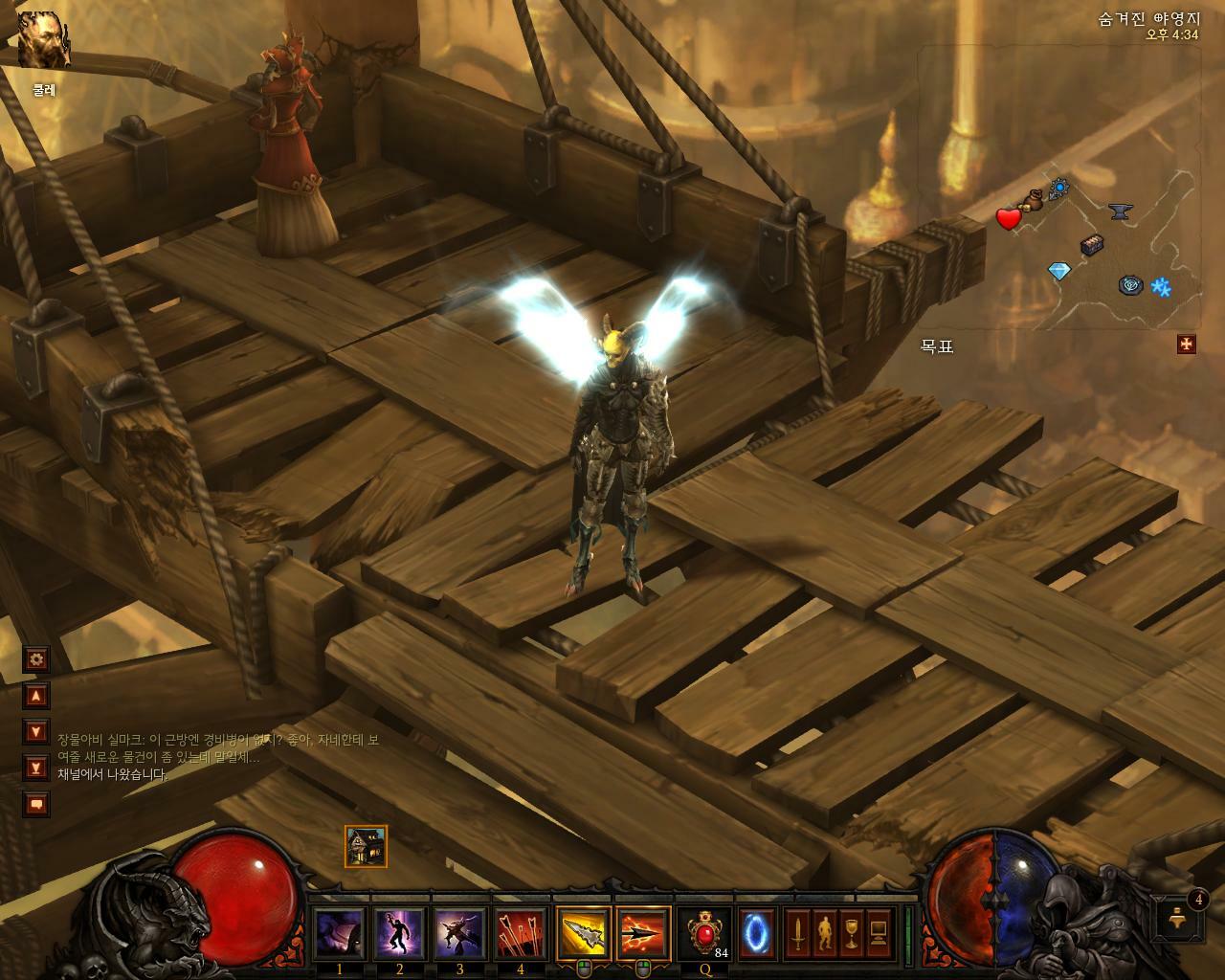Open the game menu monitor button
The height and width of the screenshot is (980, 1225).
(x=878, y=933)
